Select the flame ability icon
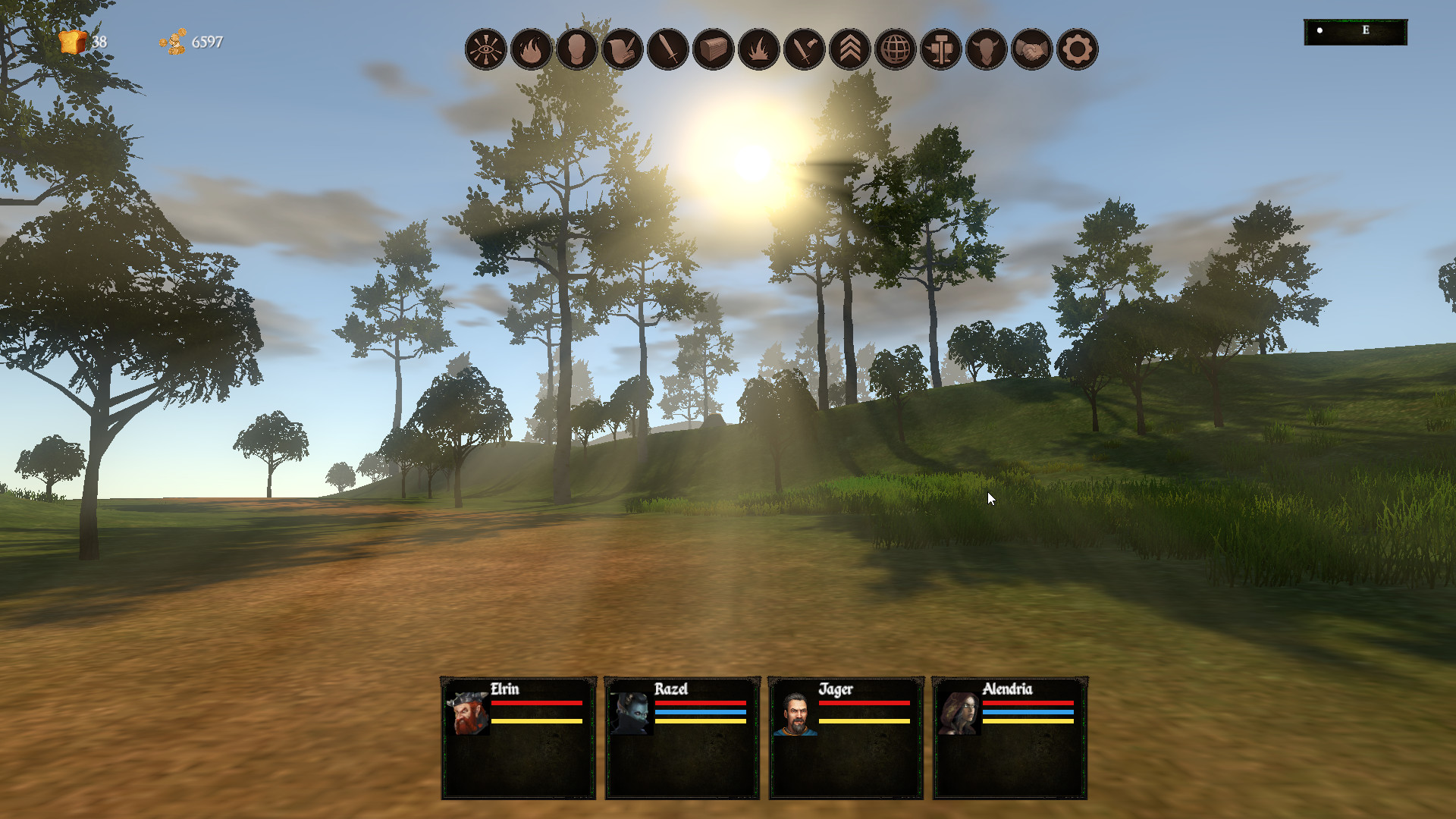 (532, 49)
